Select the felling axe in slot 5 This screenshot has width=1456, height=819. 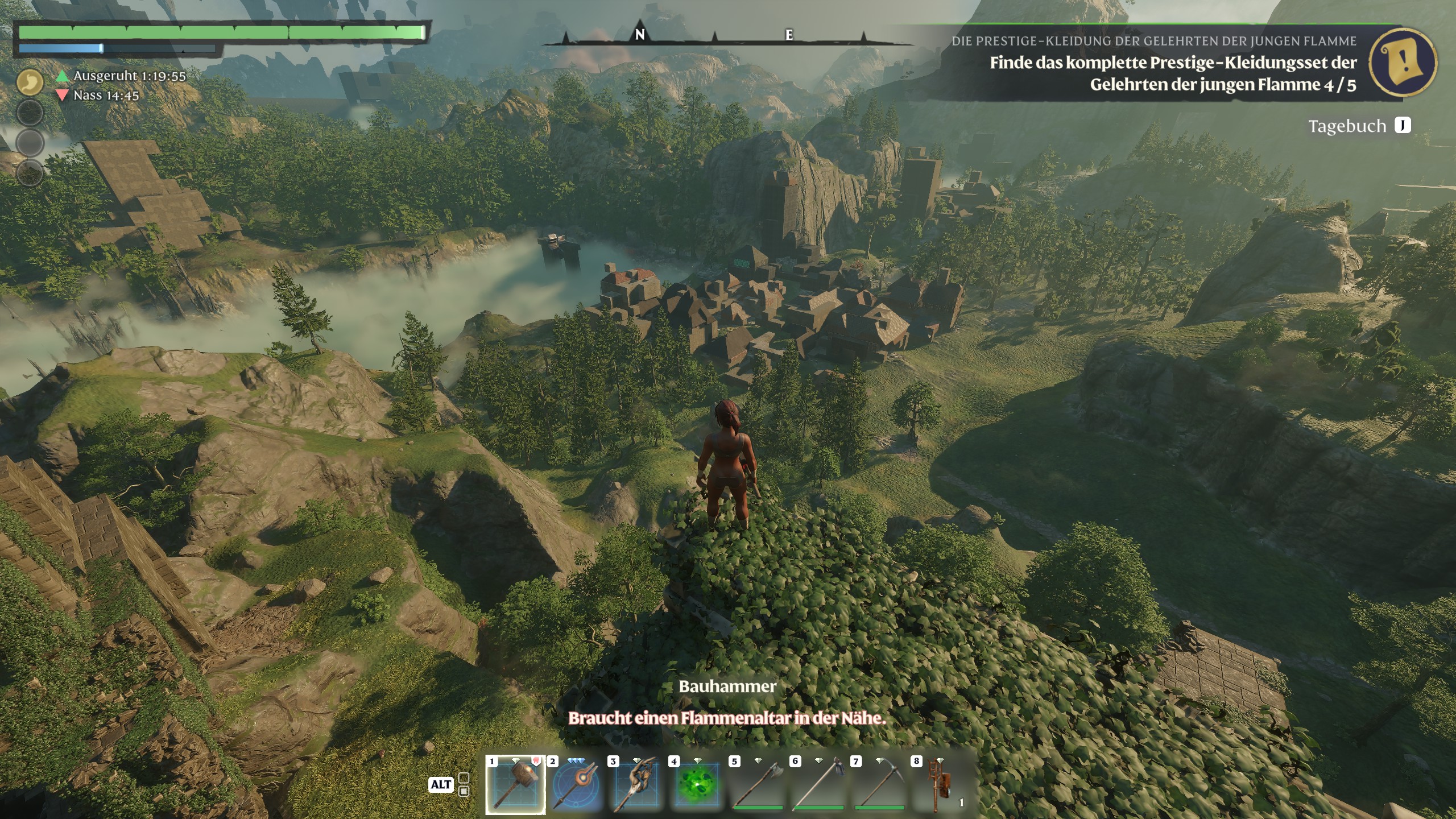(758, 784)
